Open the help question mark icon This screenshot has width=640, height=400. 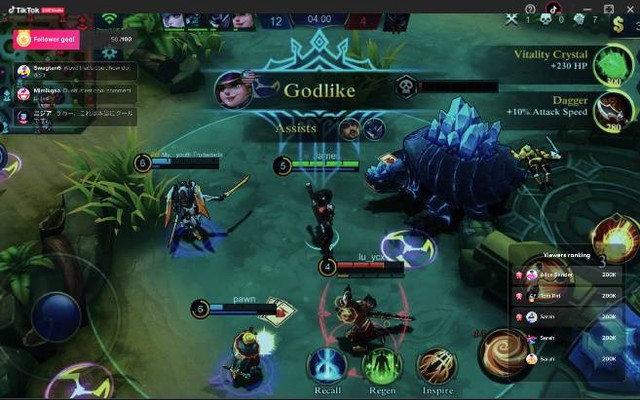[530, 9]
